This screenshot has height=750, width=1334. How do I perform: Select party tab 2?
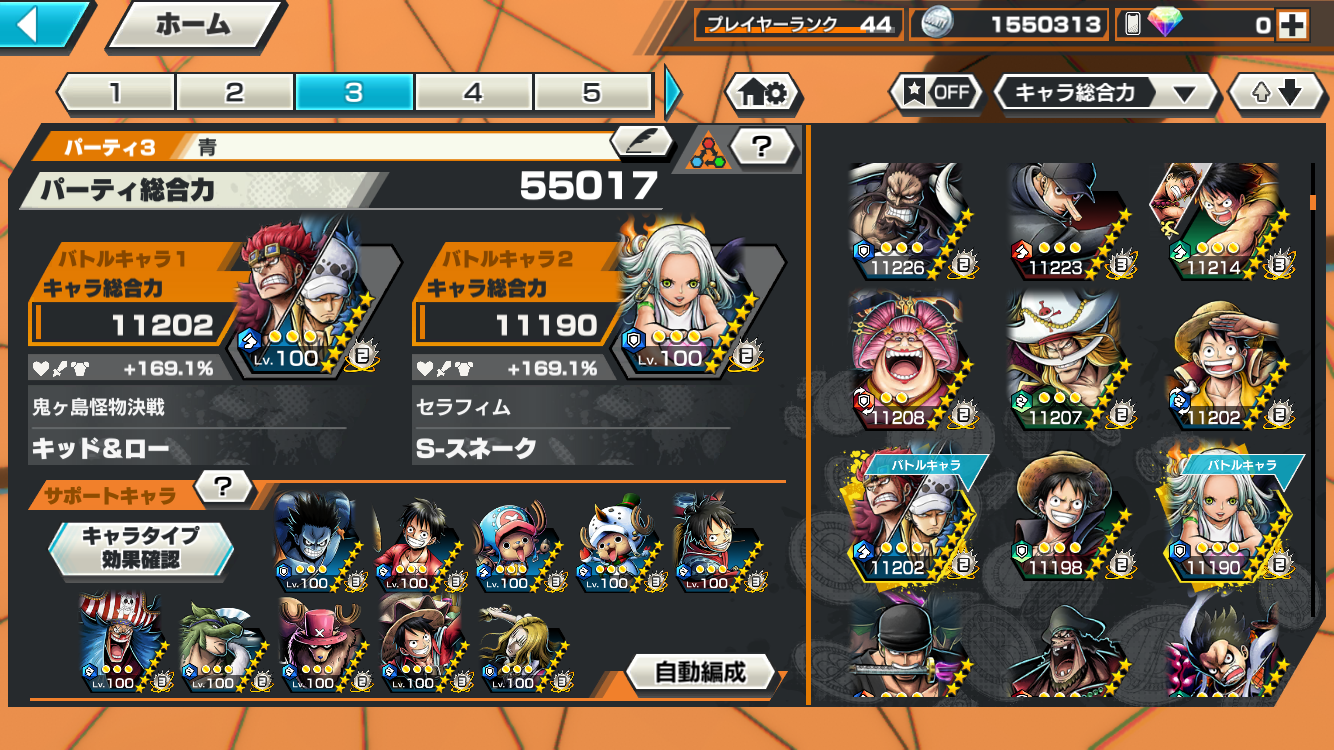point(234,93)
